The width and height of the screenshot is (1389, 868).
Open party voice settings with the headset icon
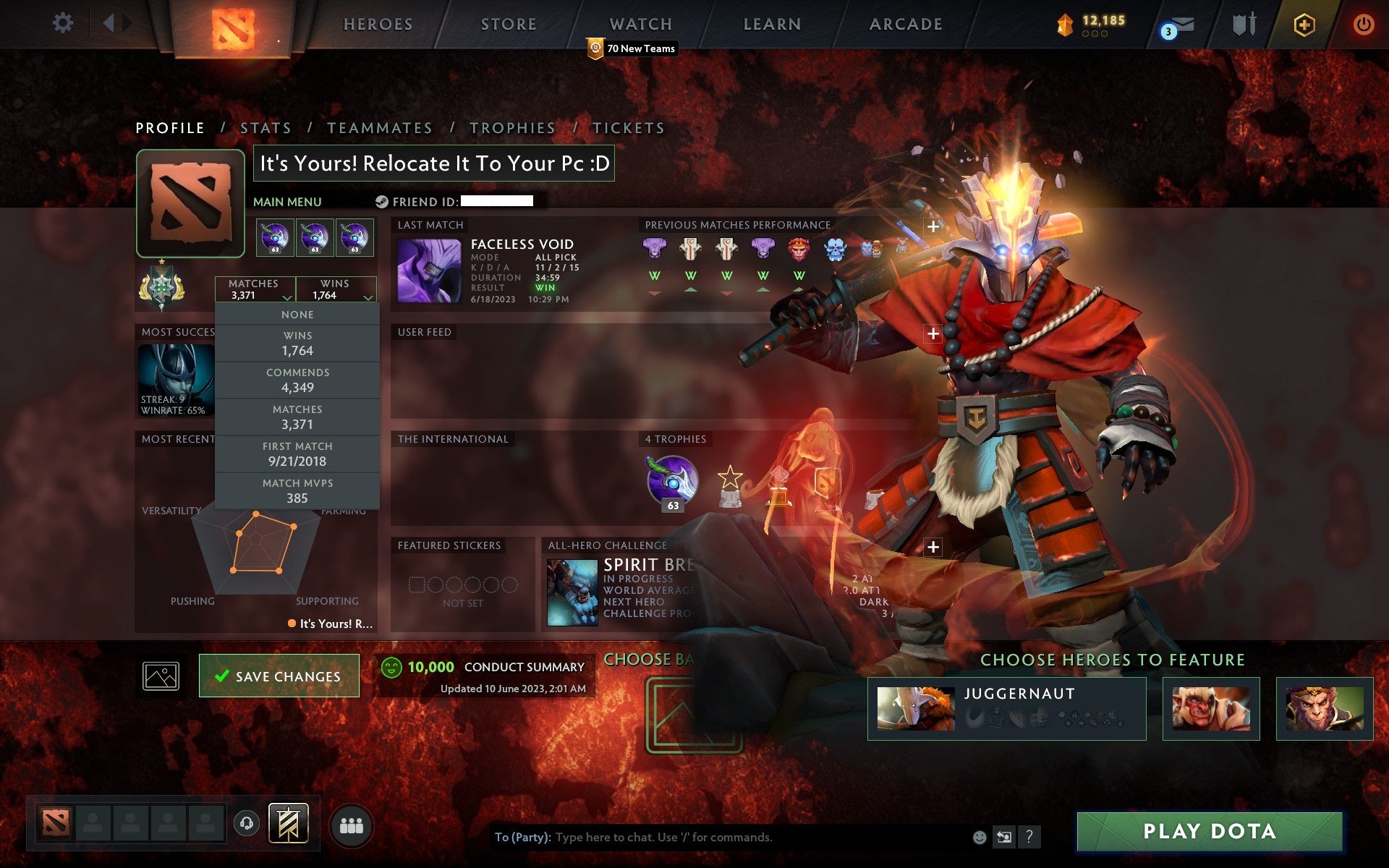click(246, 823)
